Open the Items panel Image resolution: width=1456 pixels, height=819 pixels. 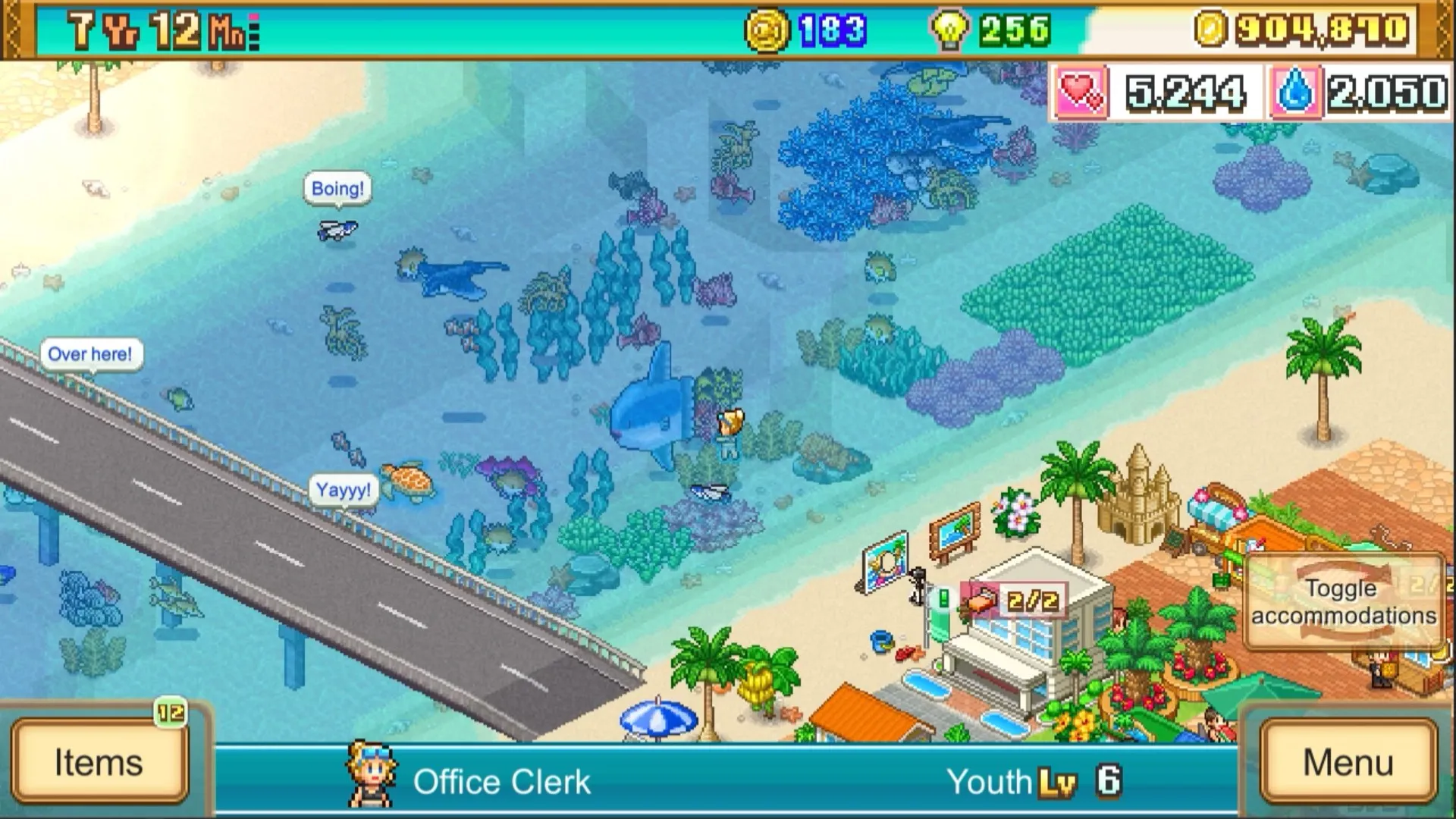tap(99, 762)
